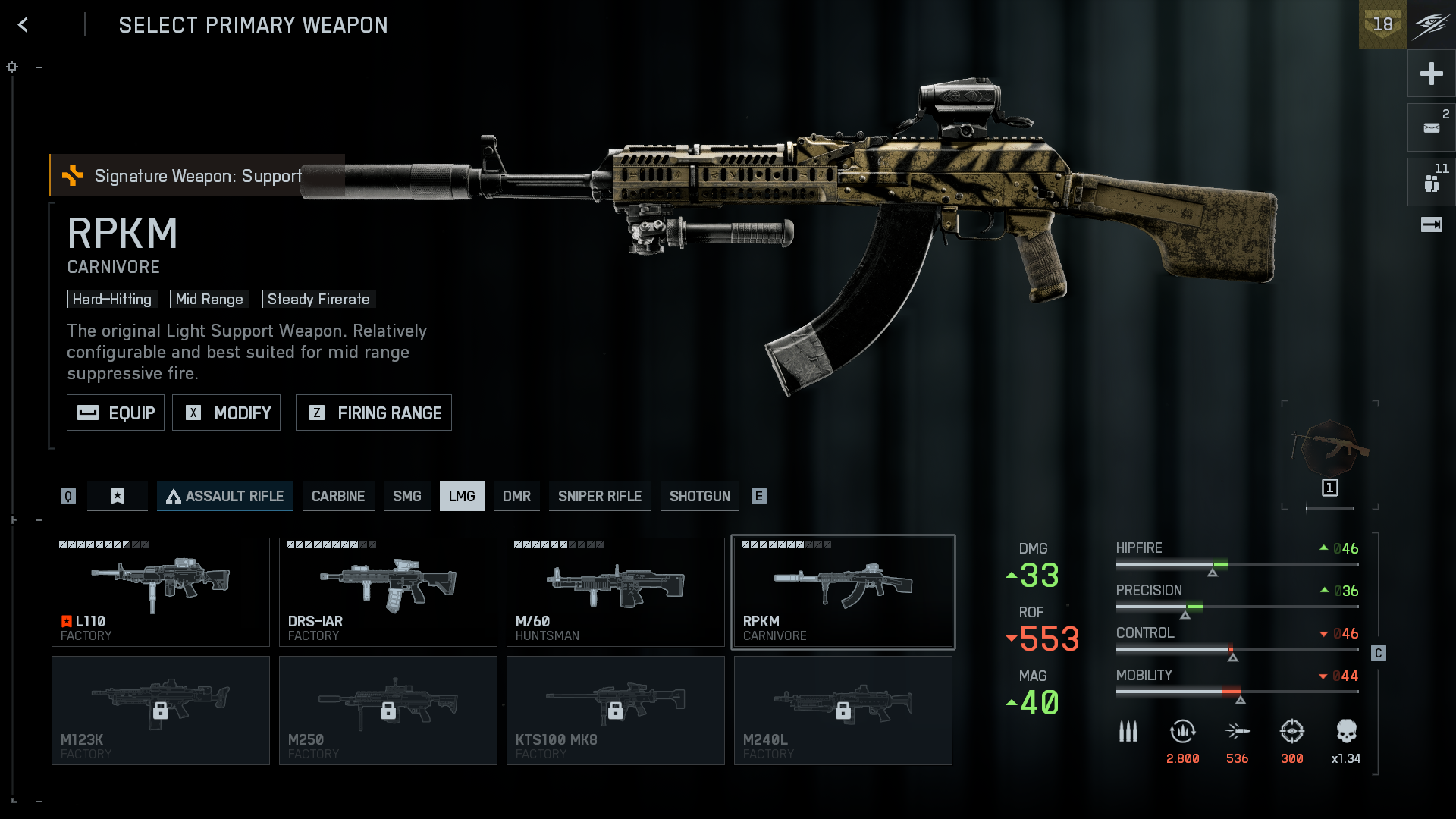Viewport: 1456px width, 819px height.
Task: Click the locked M123K weapon tile
Action: (x=161, y=711)
